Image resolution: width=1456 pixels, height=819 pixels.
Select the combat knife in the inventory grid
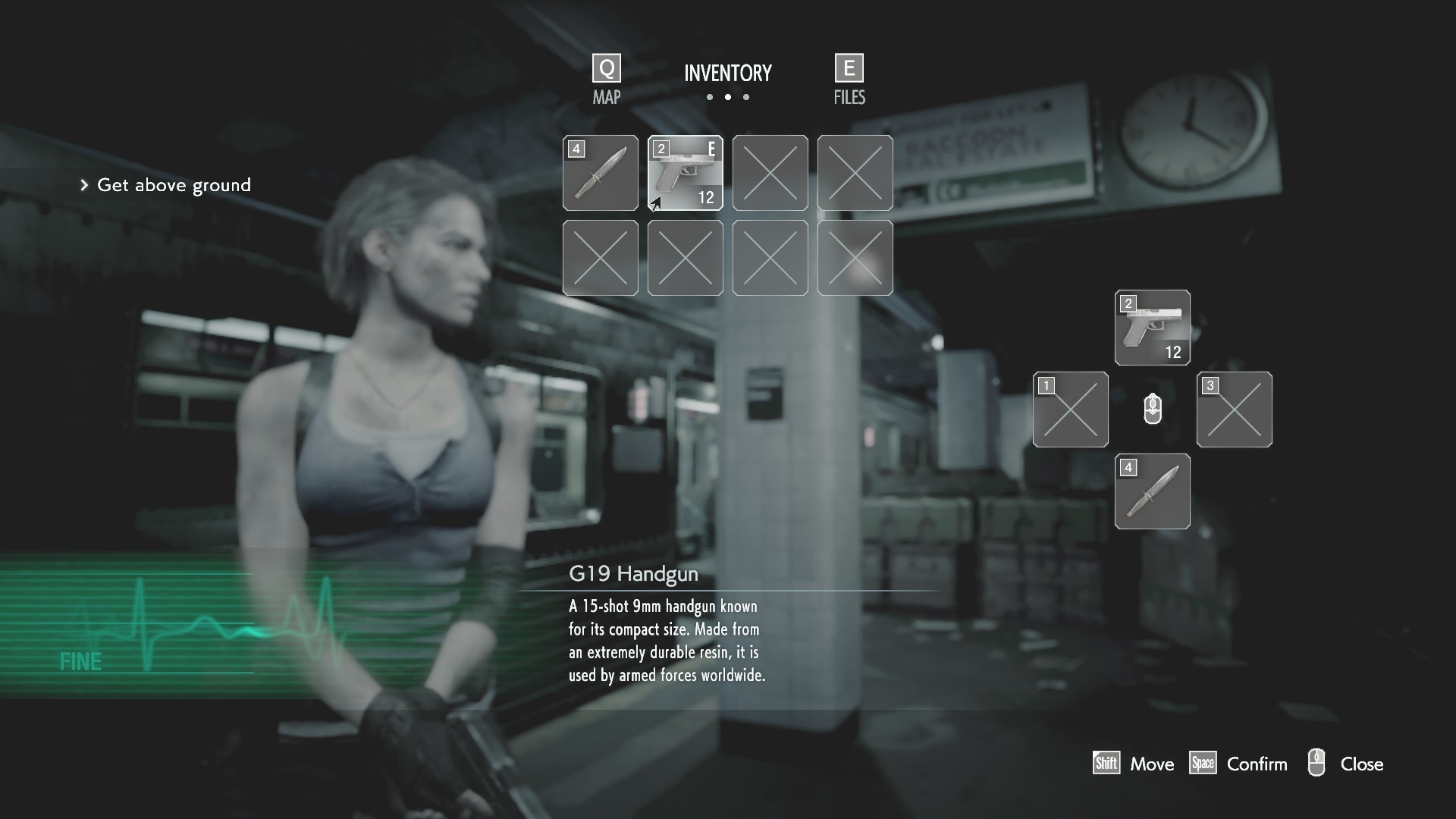click(600, 173)
